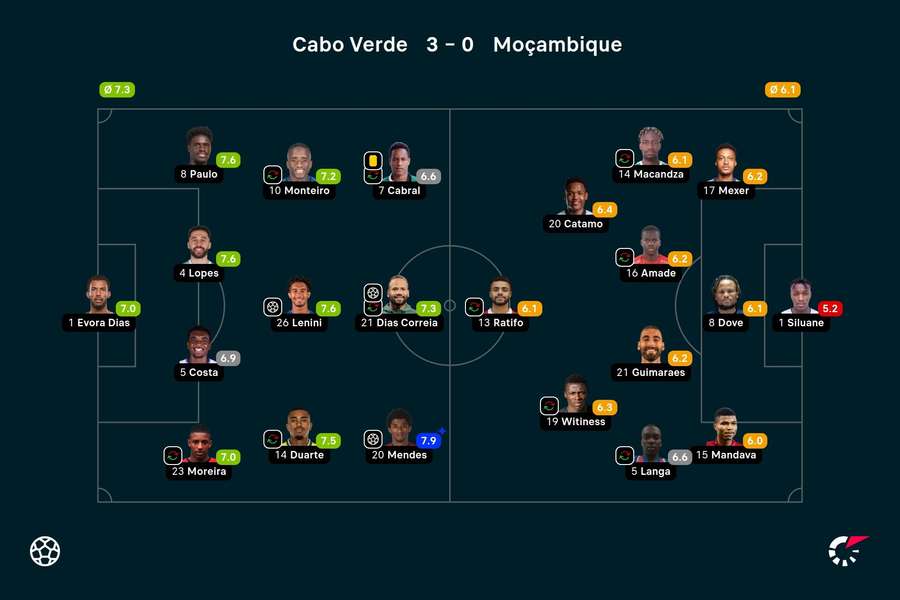Select Monteiro's player tile
The height and width of the screenshot is (600, 900).
click(299, 164)
